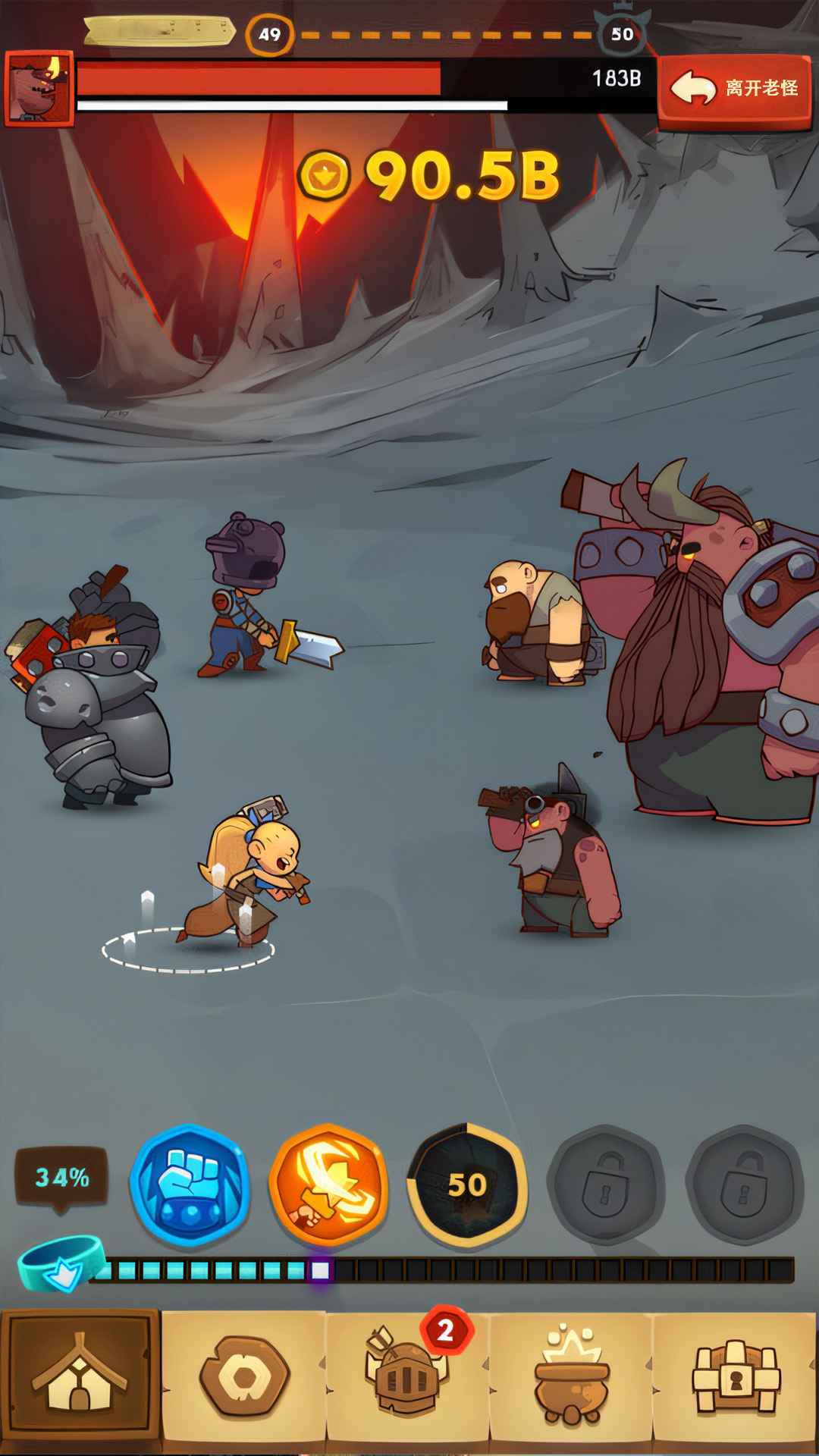Image resolution: width=819 pixels, height=1456 pixels.
Task: Tap the teal ring icon
Action: [61, 1263]
